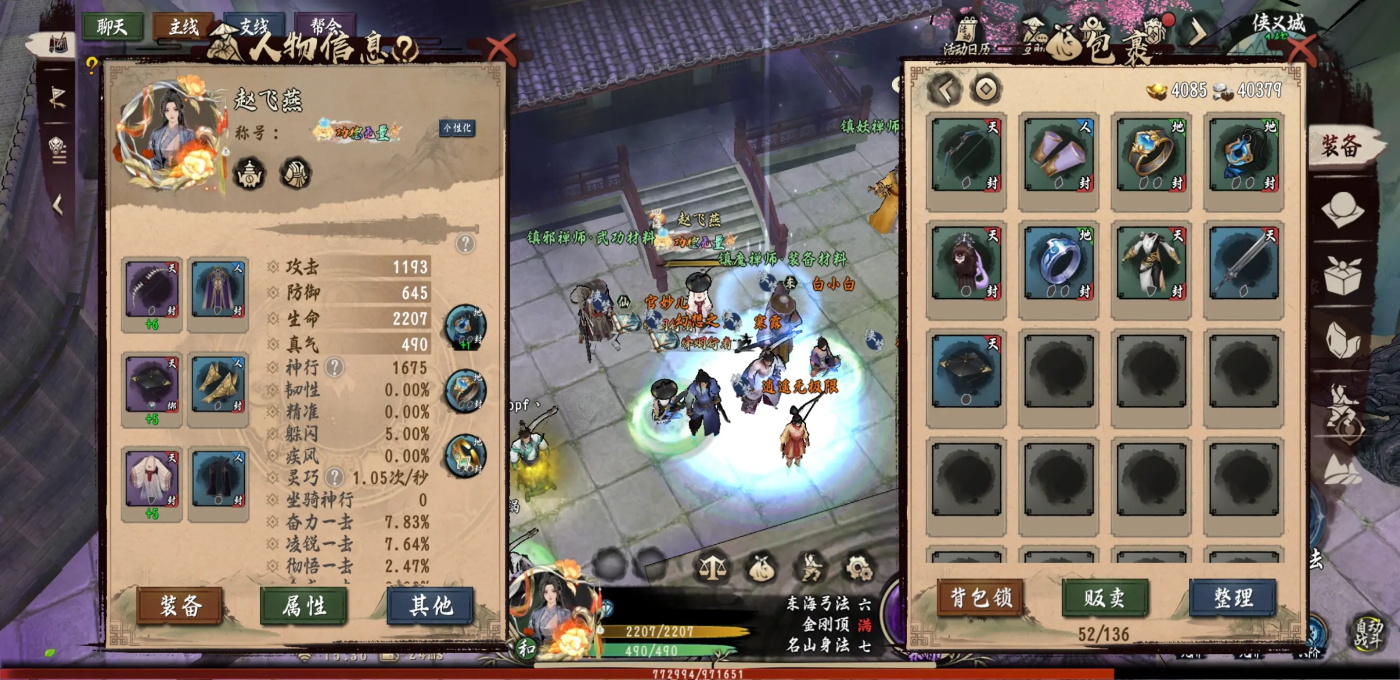
Task: Click the equipped white robe slot
Action: [x=152, y=480]
